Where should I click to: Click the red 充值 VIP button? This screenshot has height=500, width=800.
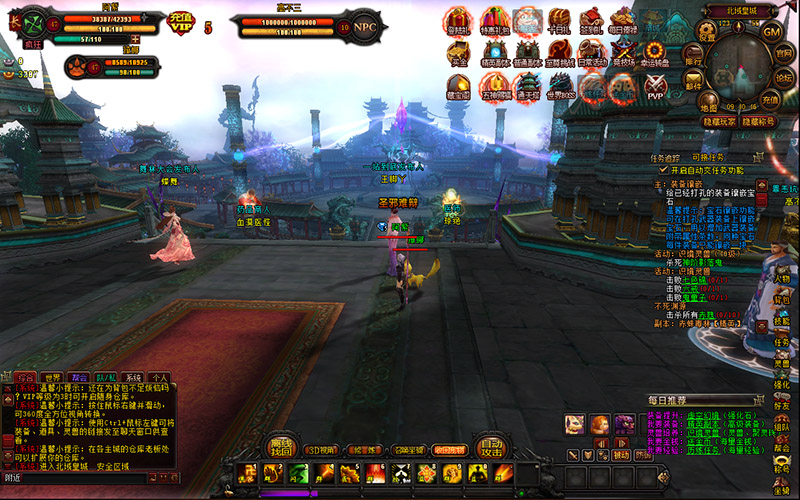[x=181, y=21]
